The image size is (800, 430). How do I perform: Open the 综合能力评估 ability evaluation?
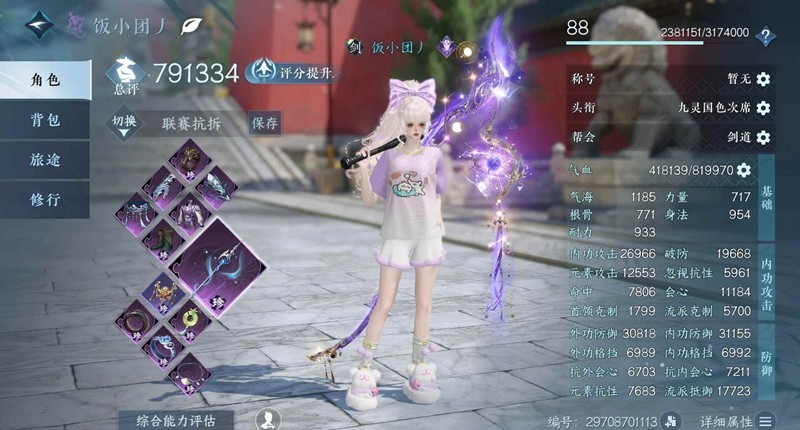(182, 419)
